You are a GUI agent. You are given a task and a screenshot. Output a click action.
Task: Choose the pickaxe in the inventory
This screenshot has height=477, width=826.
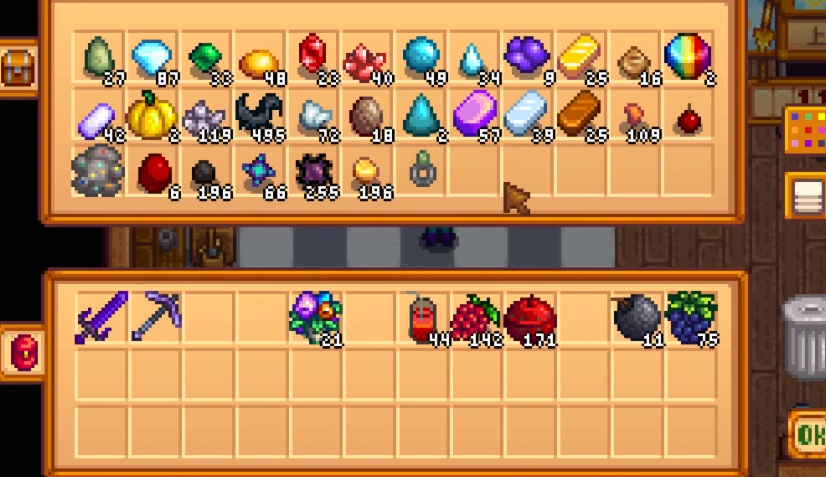pyautogui.click(x=154, y=318)
